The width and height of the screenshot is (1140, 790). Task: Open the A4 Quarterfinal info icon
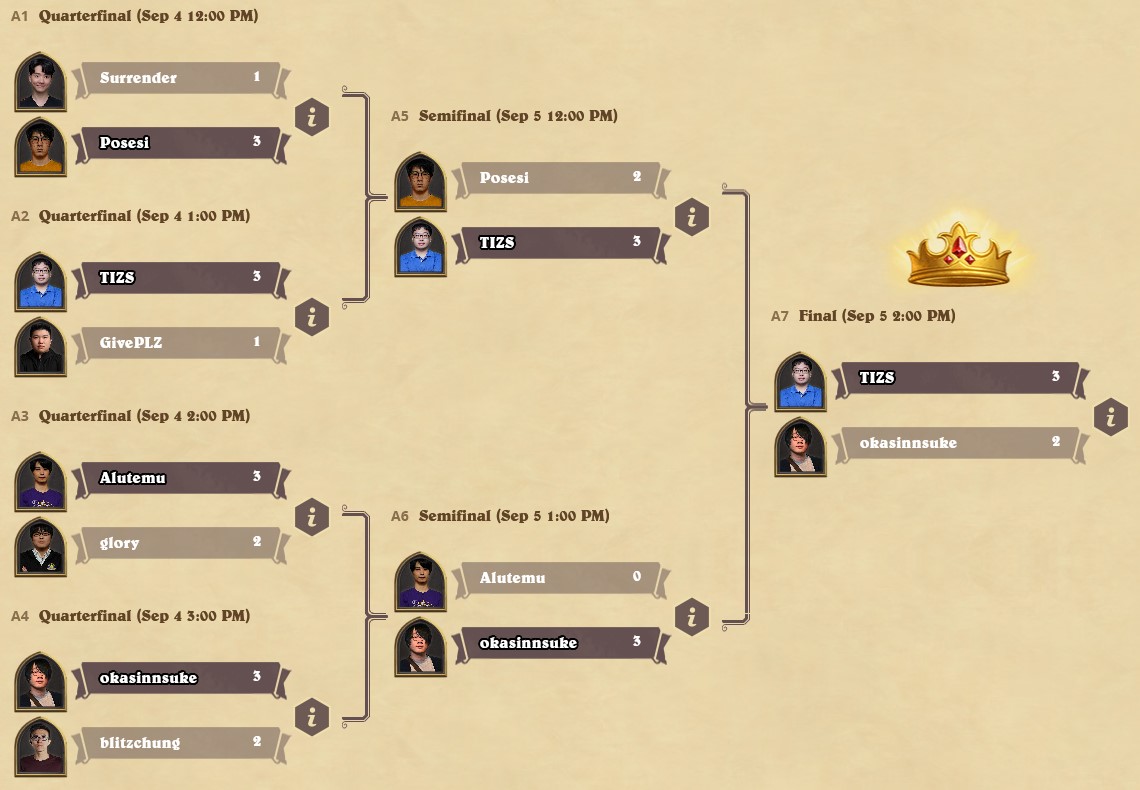312,718
